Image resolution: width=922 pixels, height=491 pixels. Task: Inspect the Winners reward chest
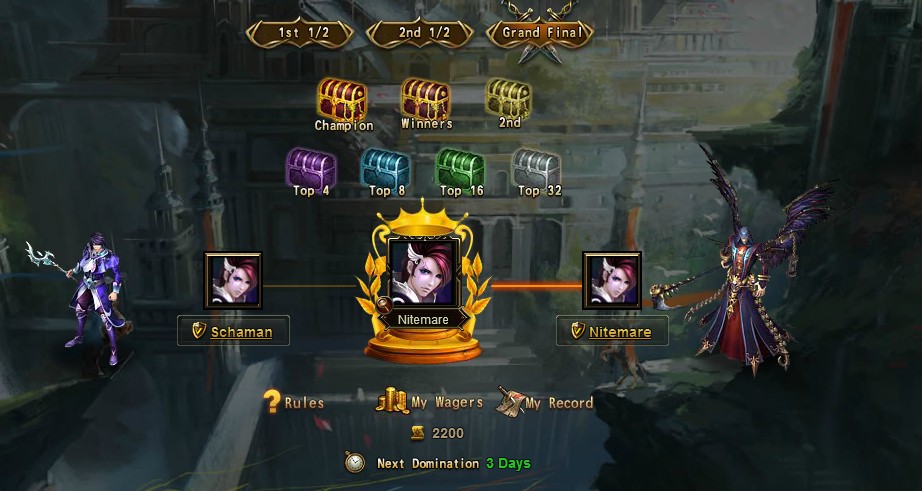point(425,100)
